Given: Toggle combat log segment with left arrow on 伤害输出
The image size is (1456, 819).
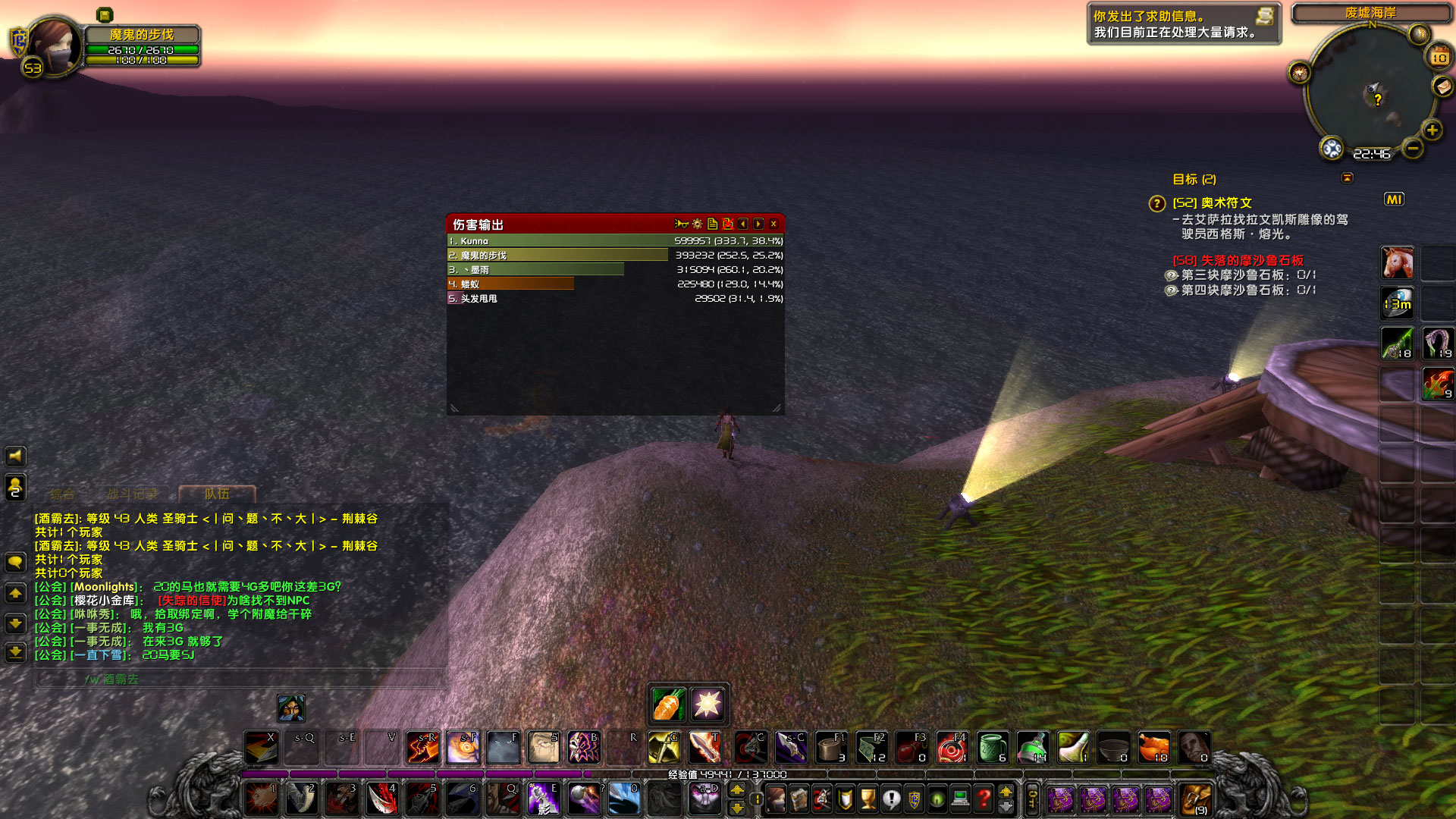Looking at the screenshot, I should pos(743,224).
